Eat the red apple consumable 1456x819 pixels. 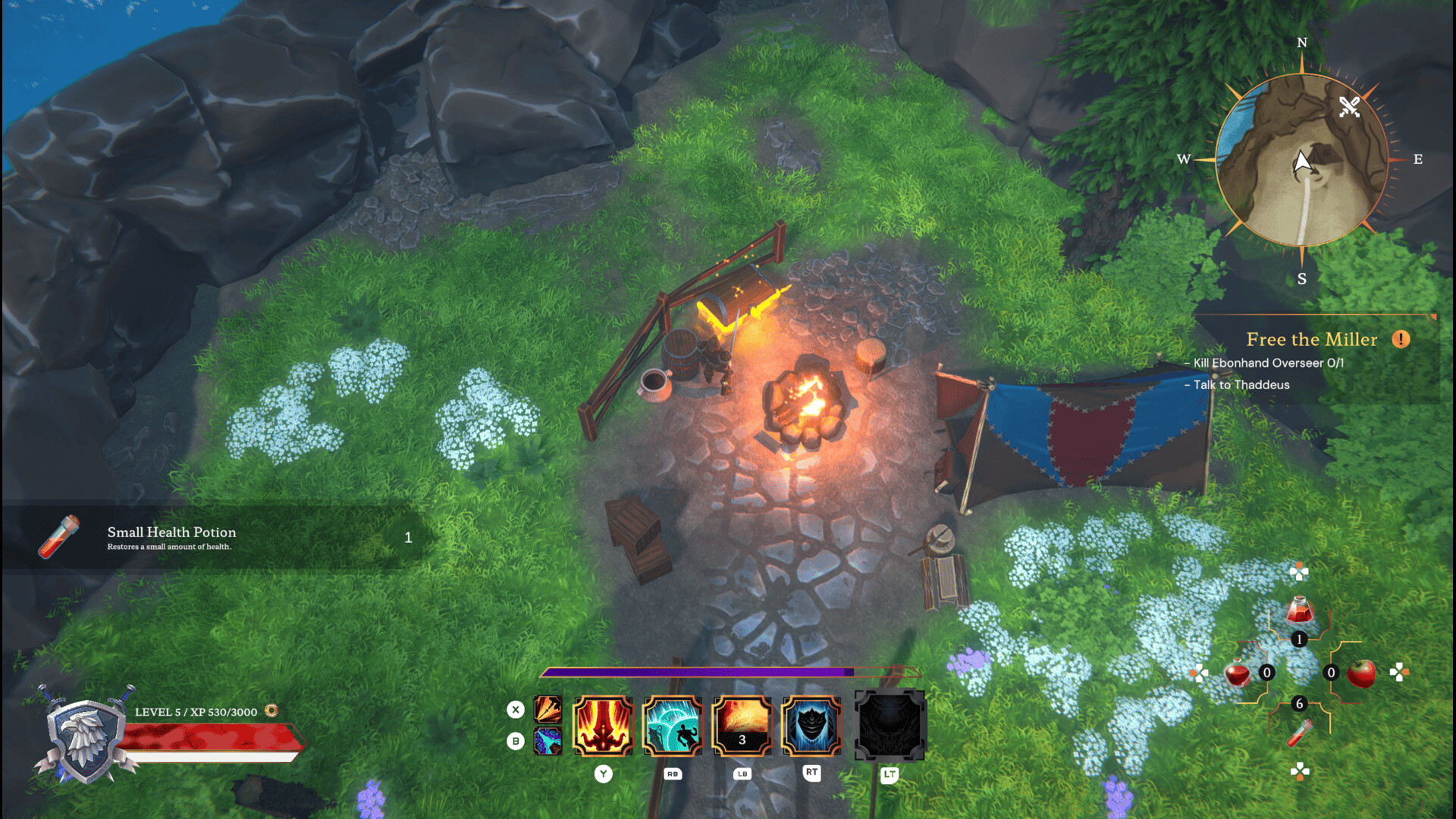[1362, 673]
